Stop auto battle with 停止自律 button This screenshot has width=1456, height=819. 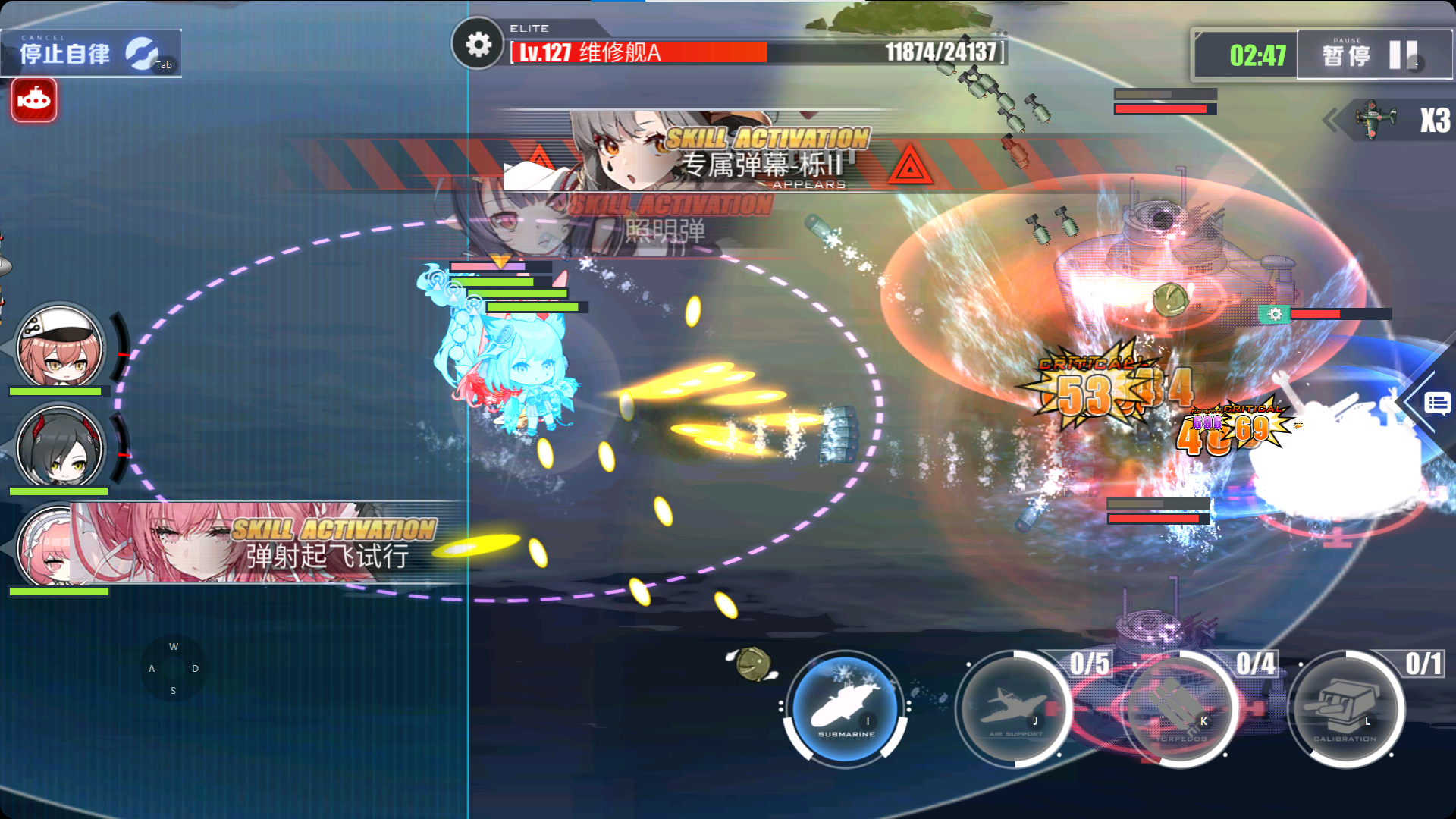coord(89,53)
